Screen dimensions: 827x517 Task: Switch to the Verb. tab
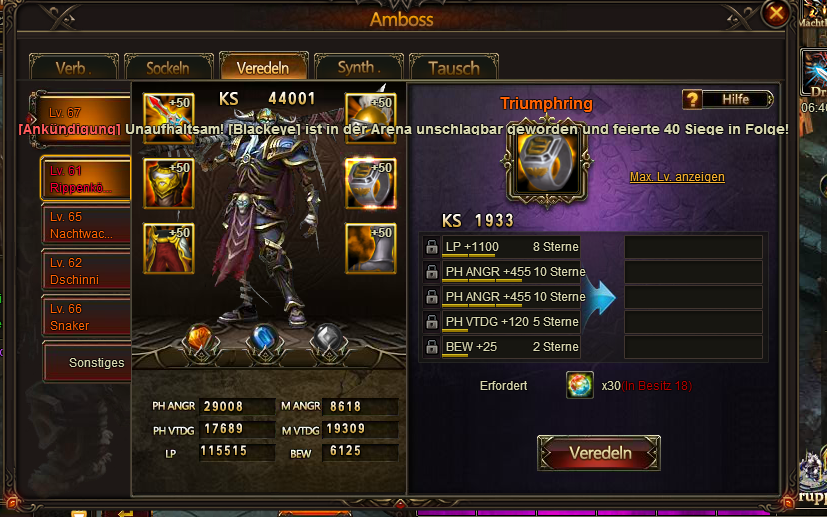(74, 68)
